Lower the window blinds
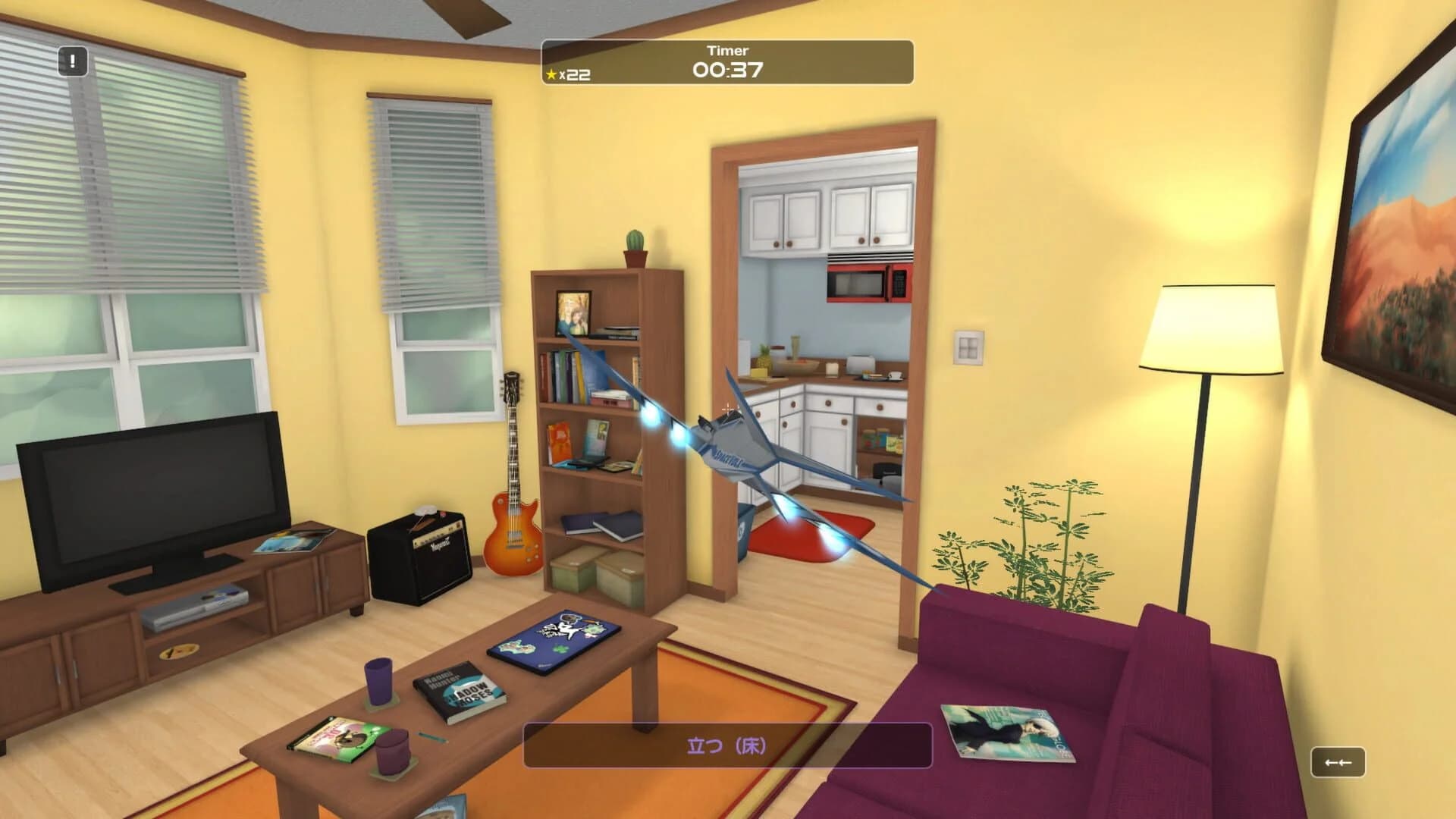The image size is (1456, 819). pyautogui.click(x=152, y=174)
